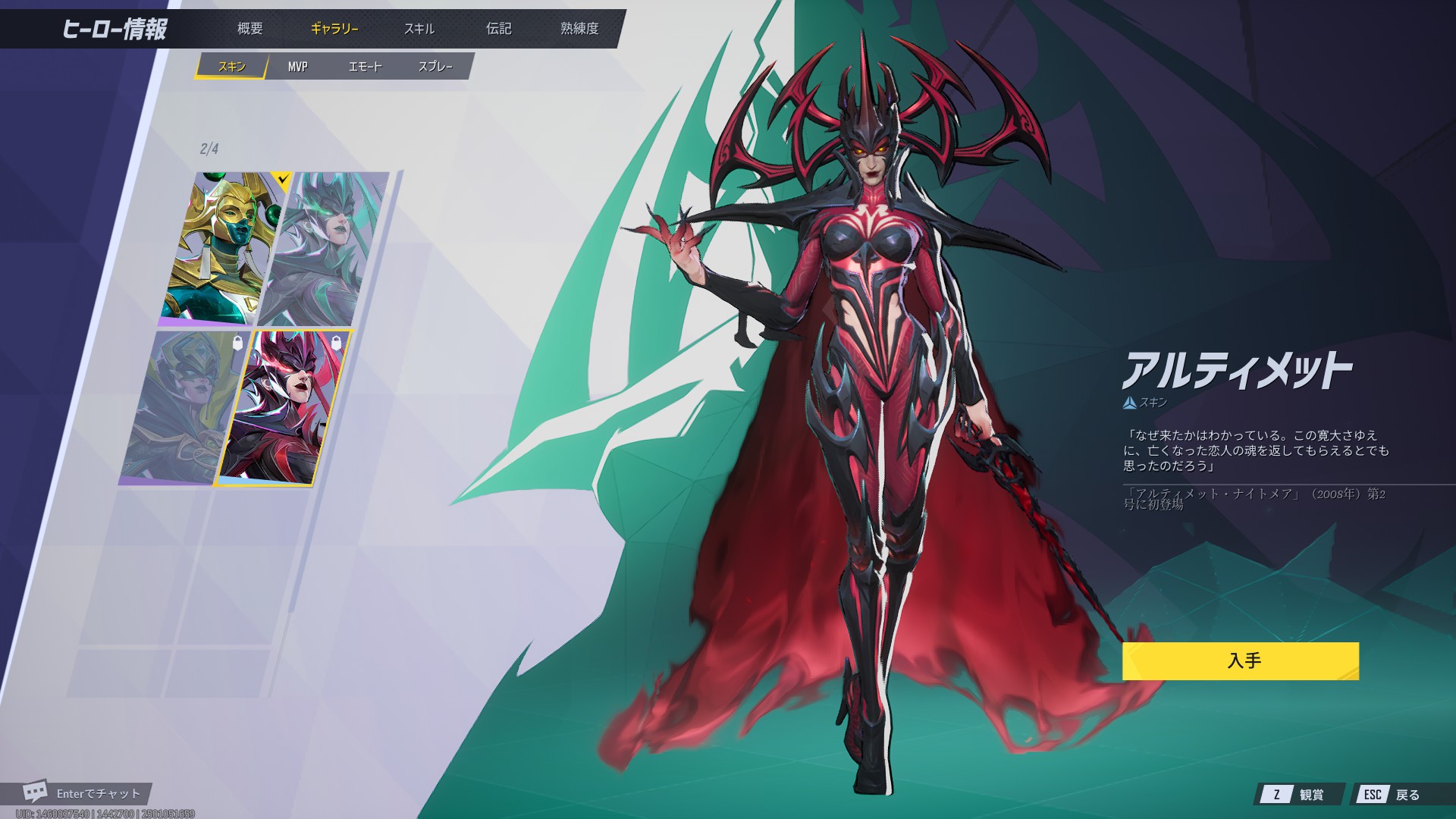Go to the 熟練度 proficiency tab
This screenshot has width=1456, height=819.
(x=579, y=29)
